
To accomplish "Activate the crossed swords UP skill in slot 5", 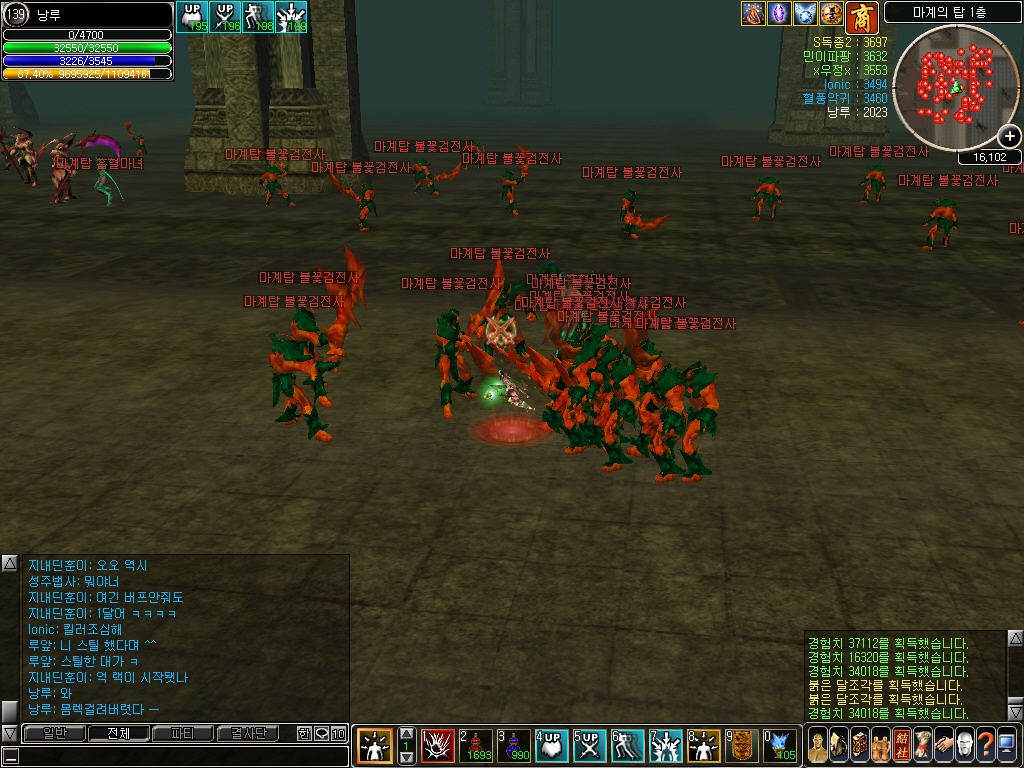I will (x=590, y=745).
